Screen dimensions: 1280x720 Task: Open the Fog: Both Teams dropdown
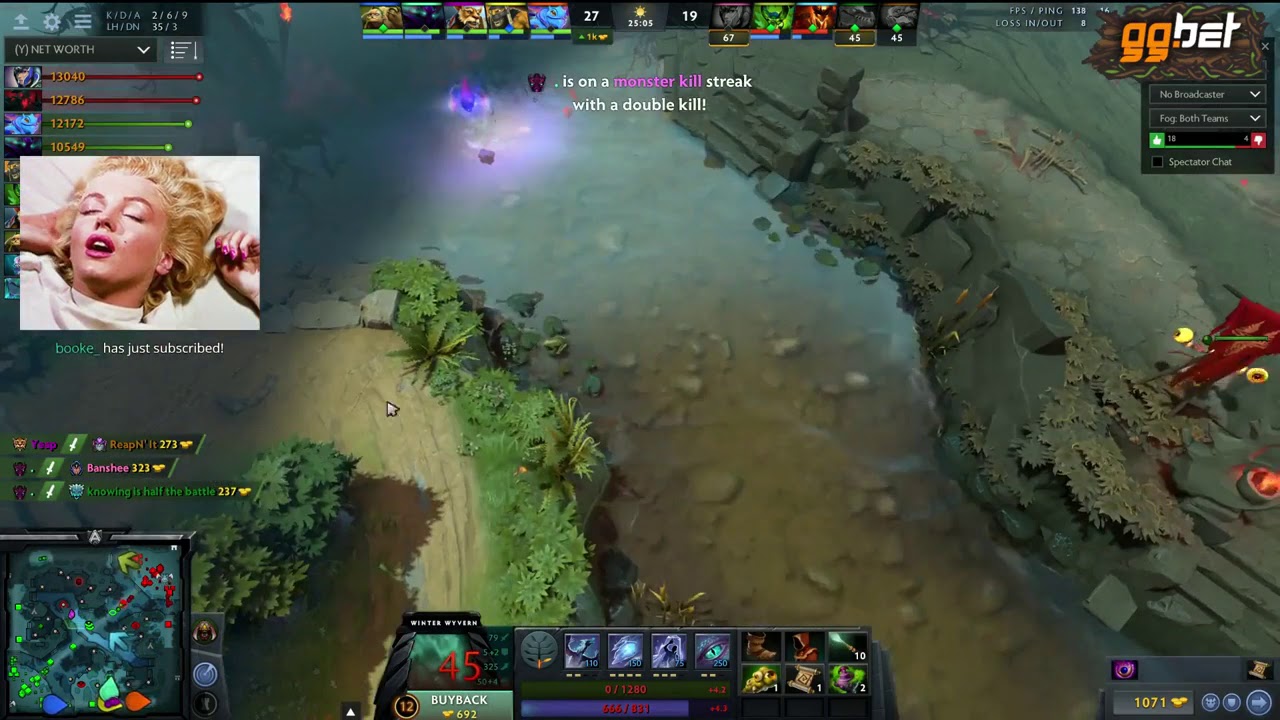click(x=1206, y=118)
